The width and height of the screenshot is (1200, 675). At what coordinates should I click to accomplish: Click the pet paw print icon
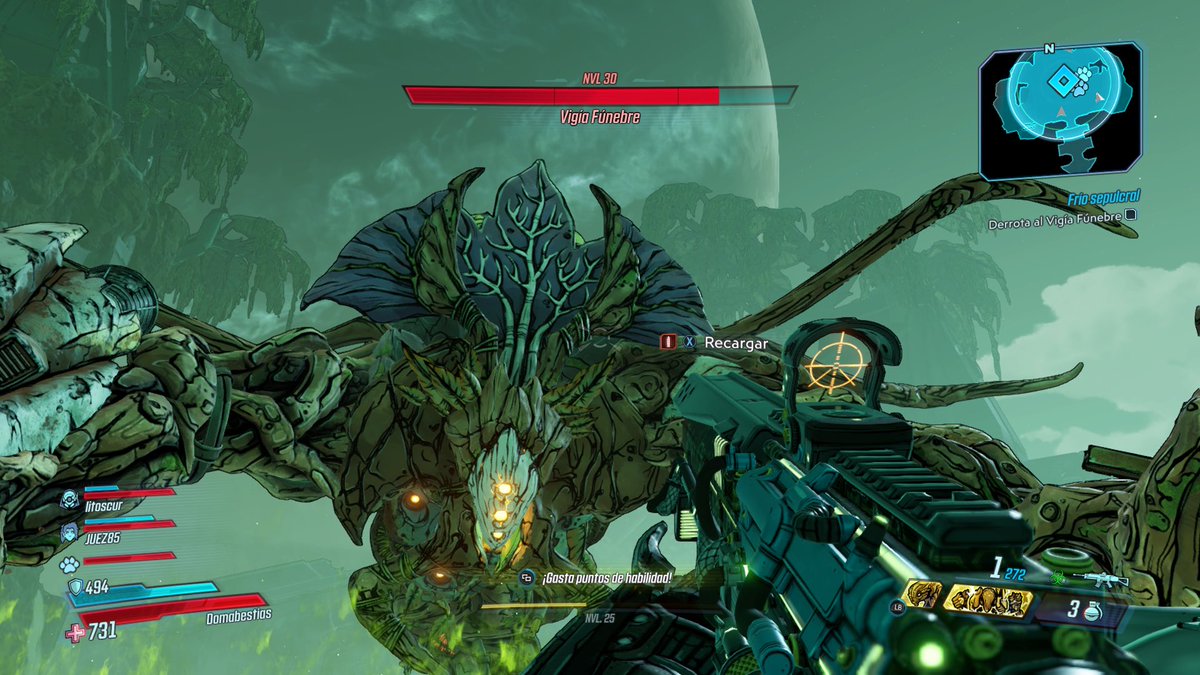point(69,559)
